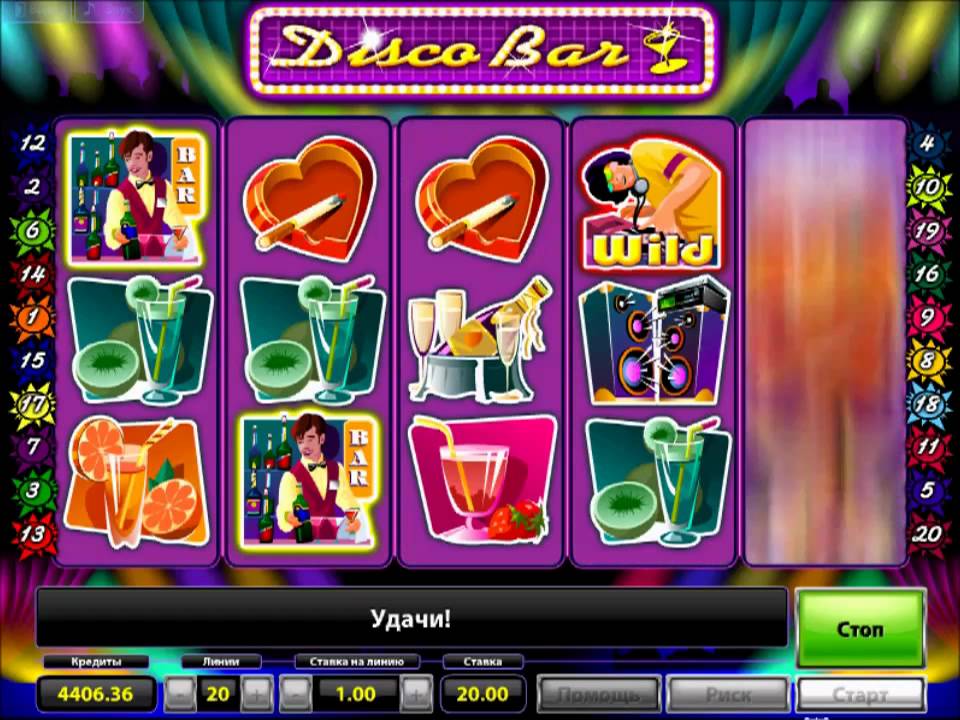Stop the spinning reels with Стоп
This screenshot has height=720, width=960.
pos(859,629)
